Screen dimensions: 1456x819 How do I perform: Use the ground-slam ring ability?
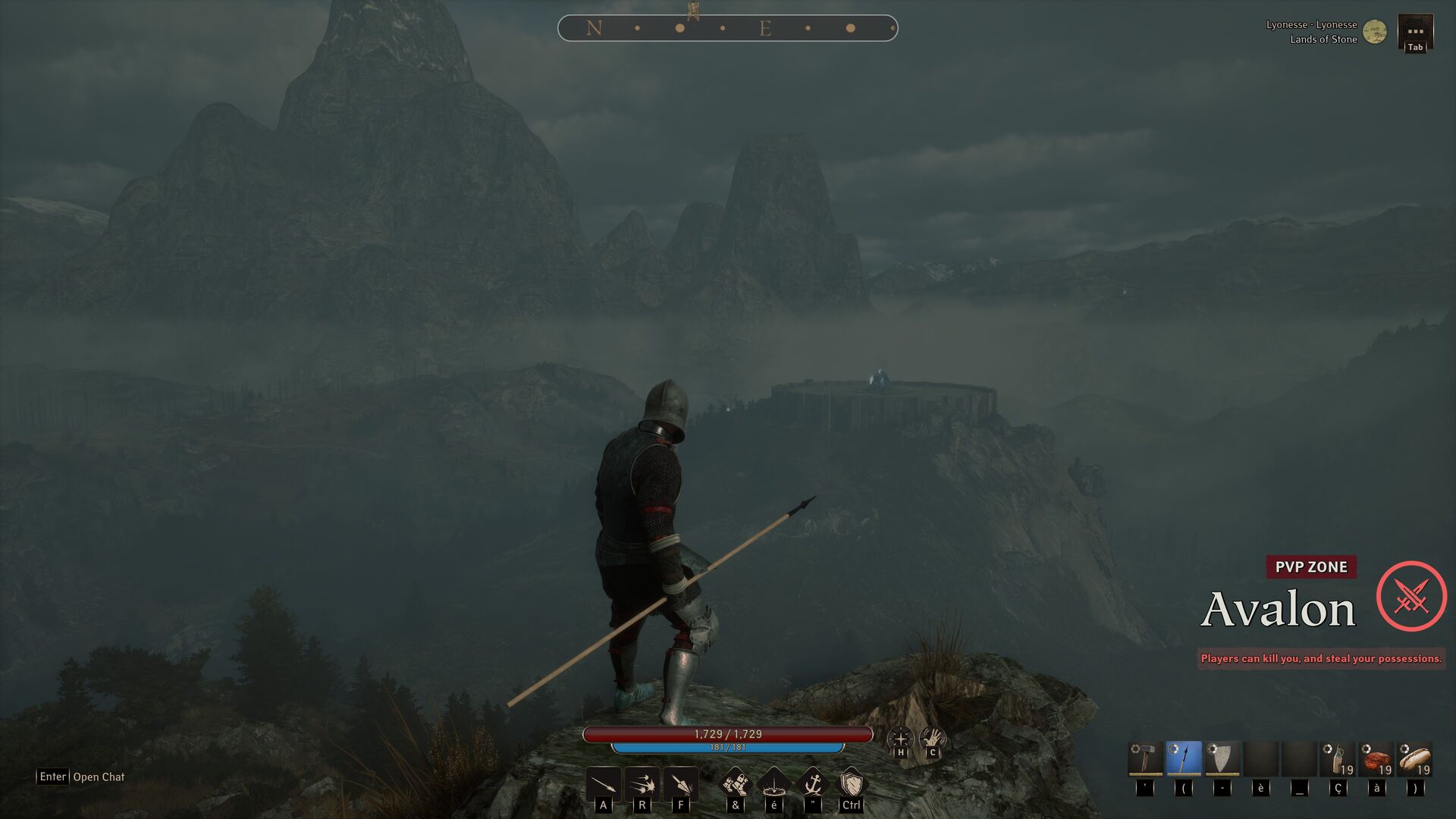pos(773,783)
